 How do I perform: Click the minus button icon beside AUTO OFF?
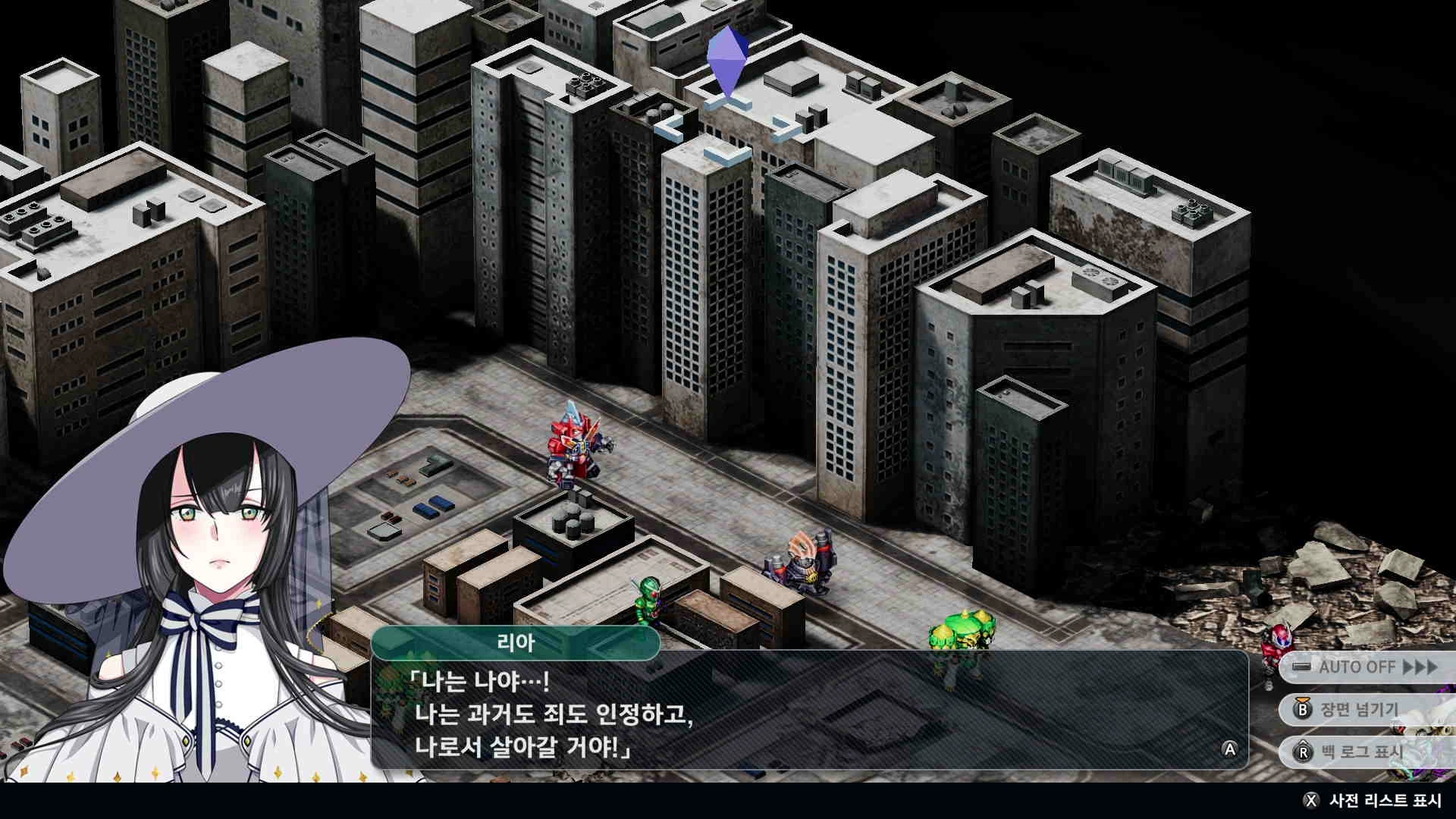(x=1301, y=666)
